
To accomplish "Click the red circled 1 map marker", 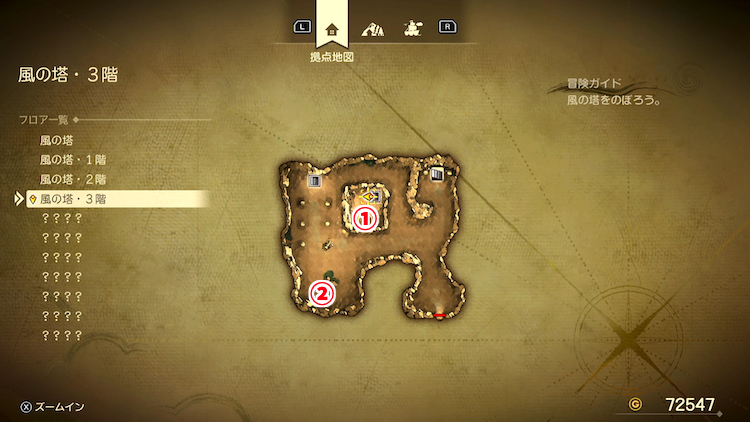I will pyautogui.click(x=366, y=216).
